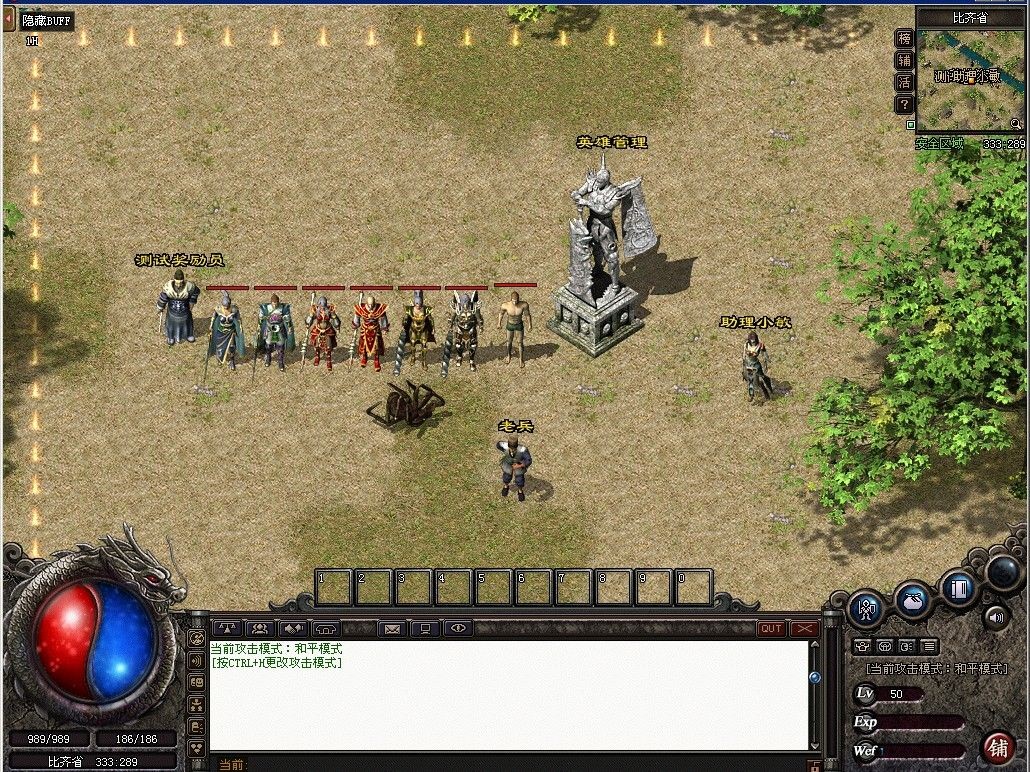Toggle the sound speaker button

[996, 616]
